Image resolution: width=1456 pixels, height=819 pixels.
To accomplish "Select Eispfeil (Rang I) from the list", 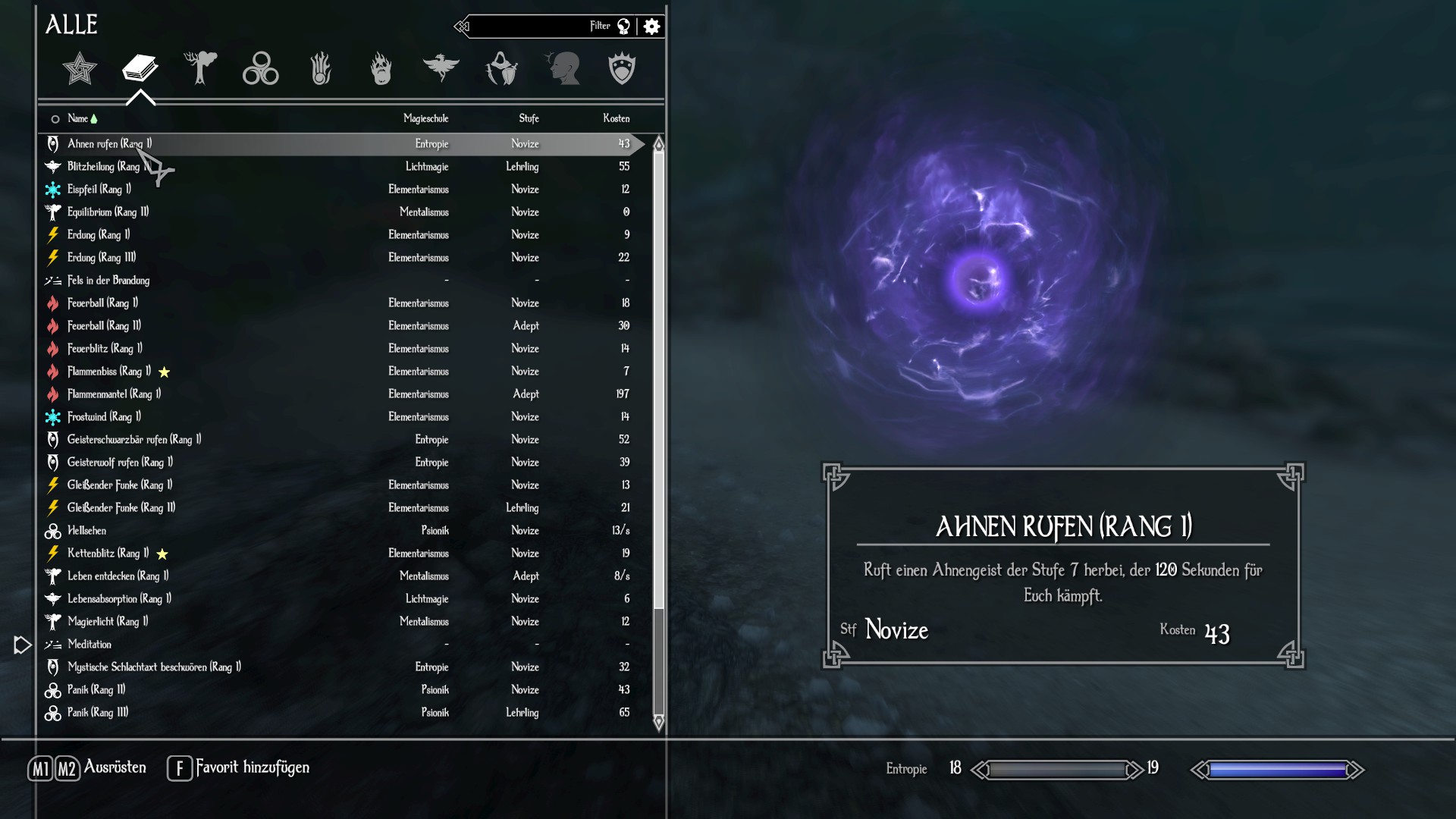I will point(99,190).
